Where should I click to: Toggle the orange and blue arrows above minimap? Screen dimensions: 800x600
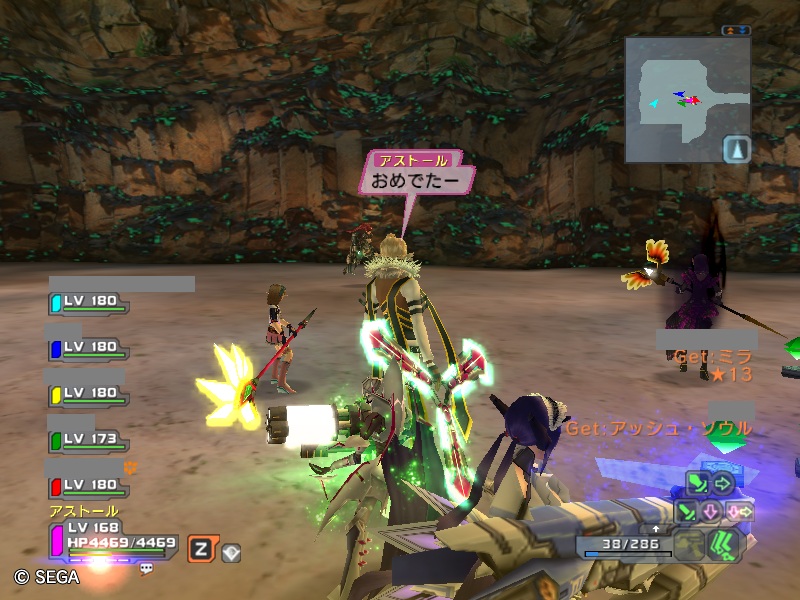pos(736,30)
